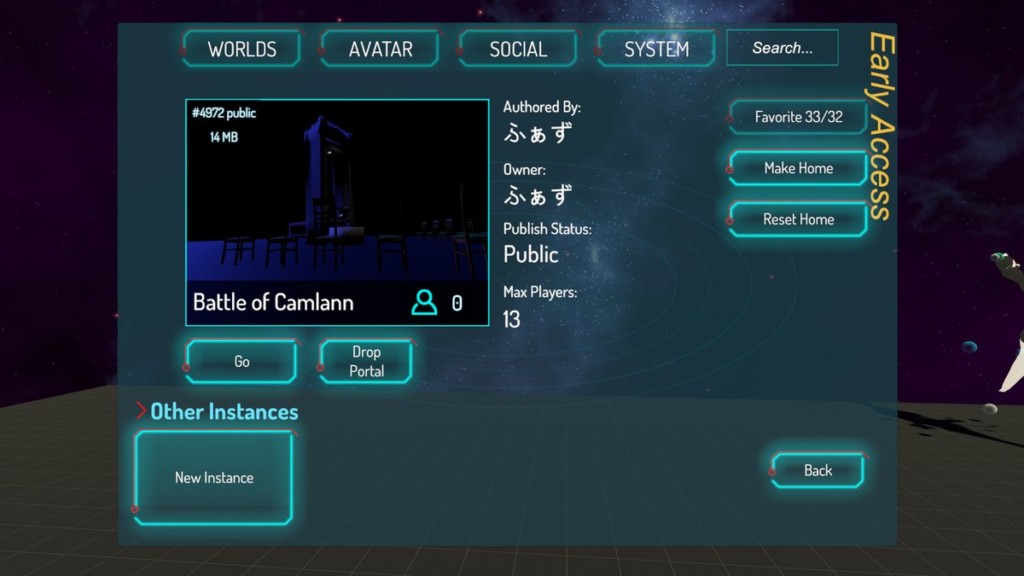Show the SOCIAL tab
Image resolution: width=1024 pixels, height=576 pixels.
tap(518, 49)
